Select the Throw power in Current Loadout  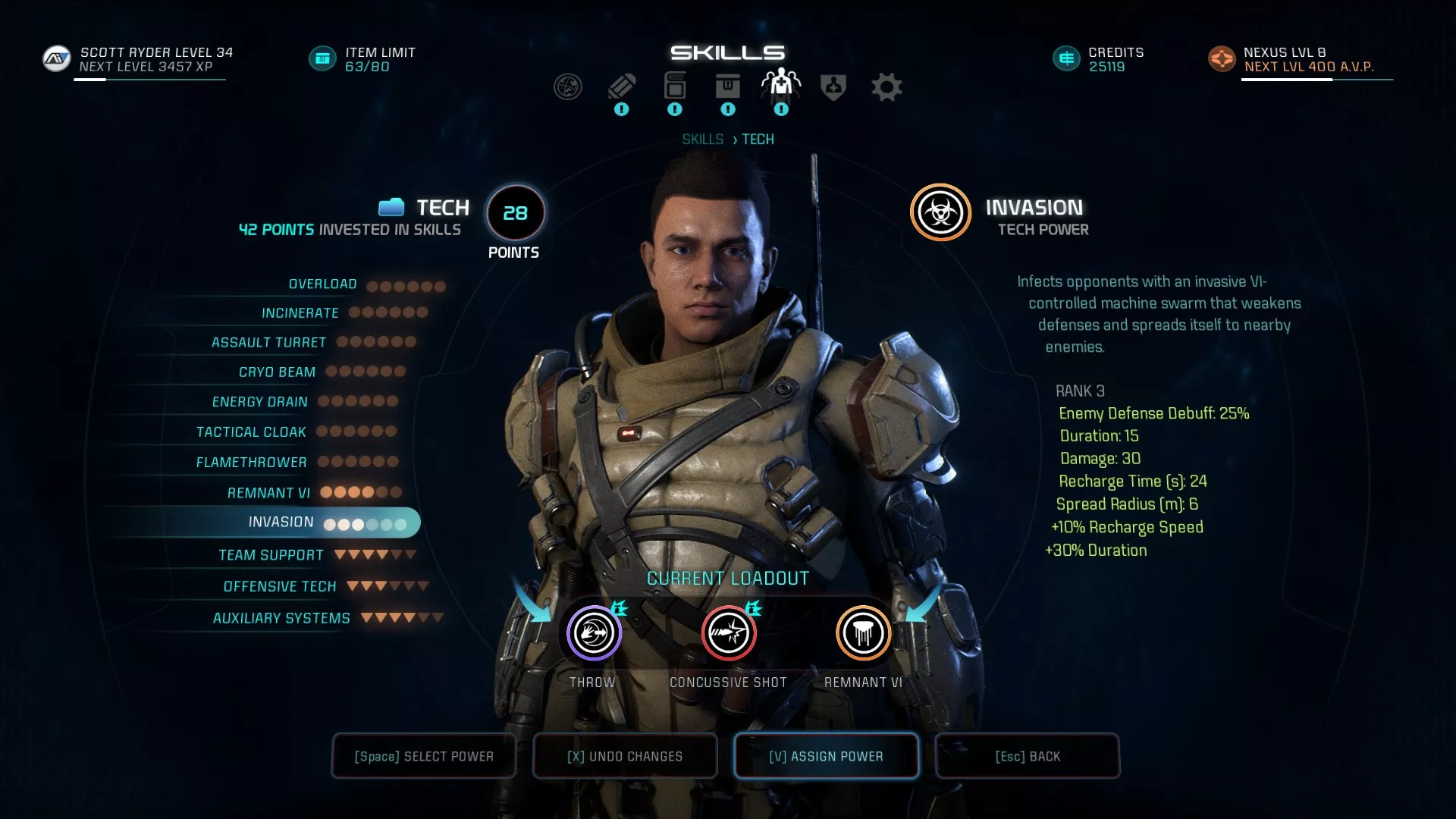point(593,632)
